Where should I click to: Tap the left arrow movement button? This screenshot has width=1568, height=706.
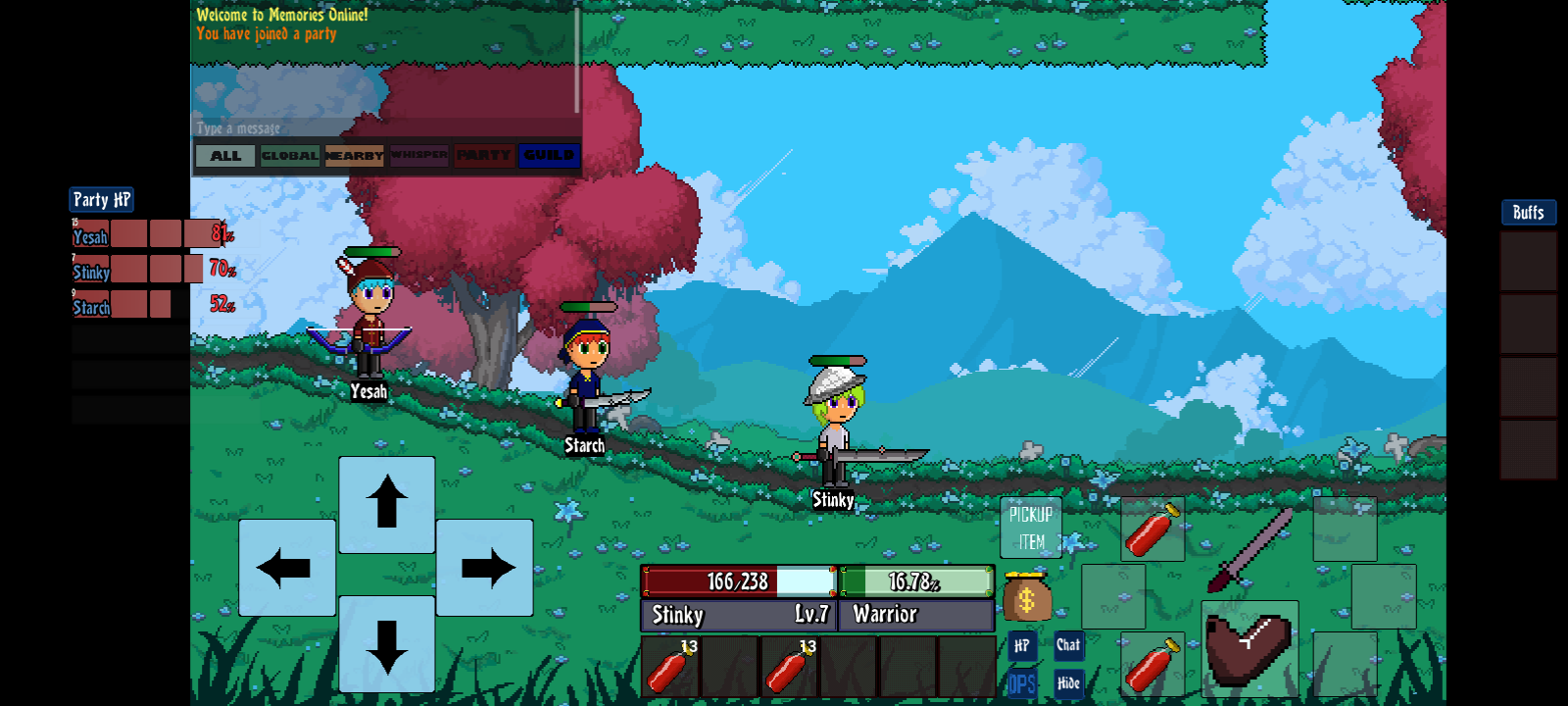[x=286, y=568]
